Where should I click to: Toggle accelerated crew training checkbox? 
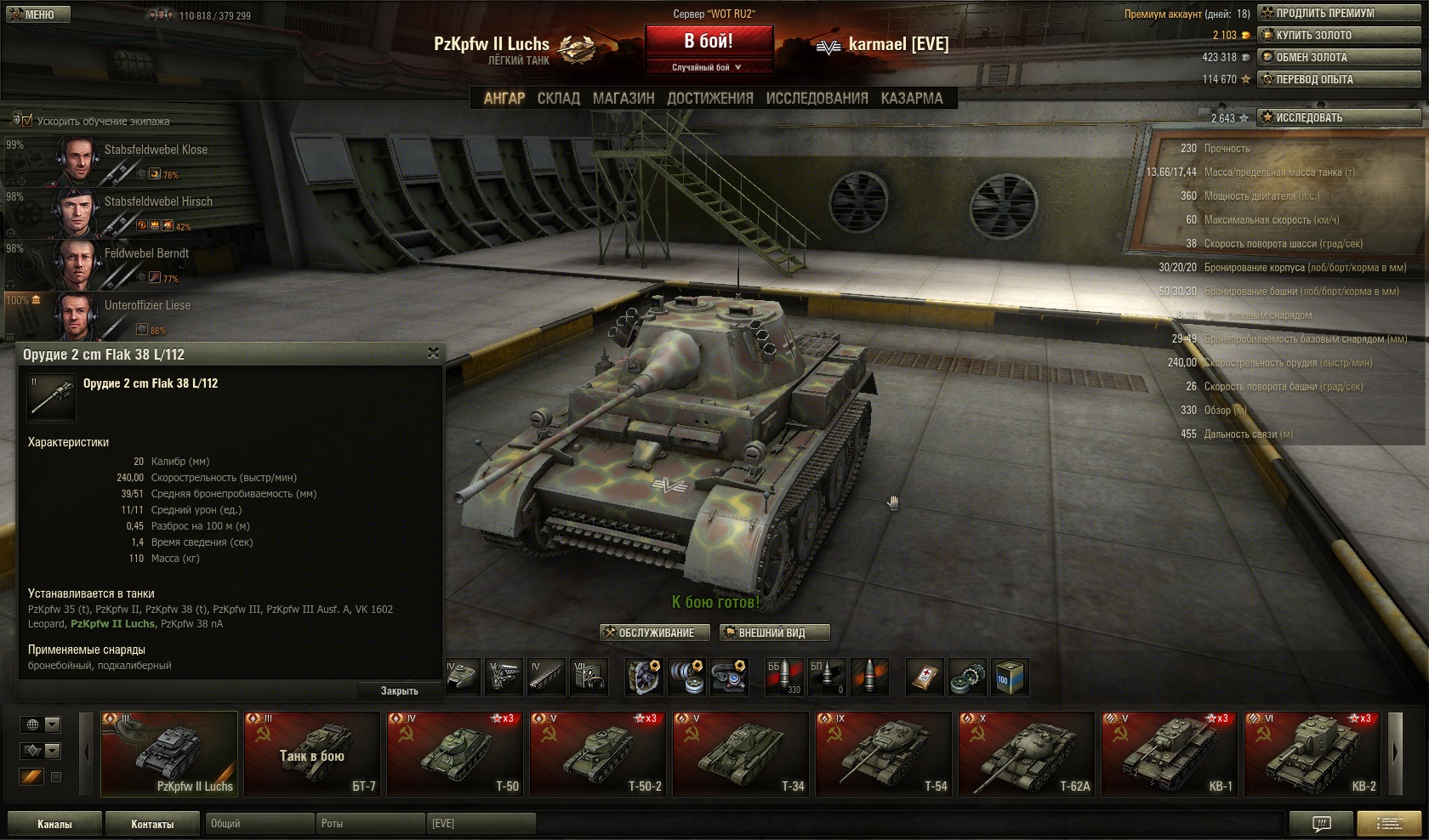coord(26,121)
